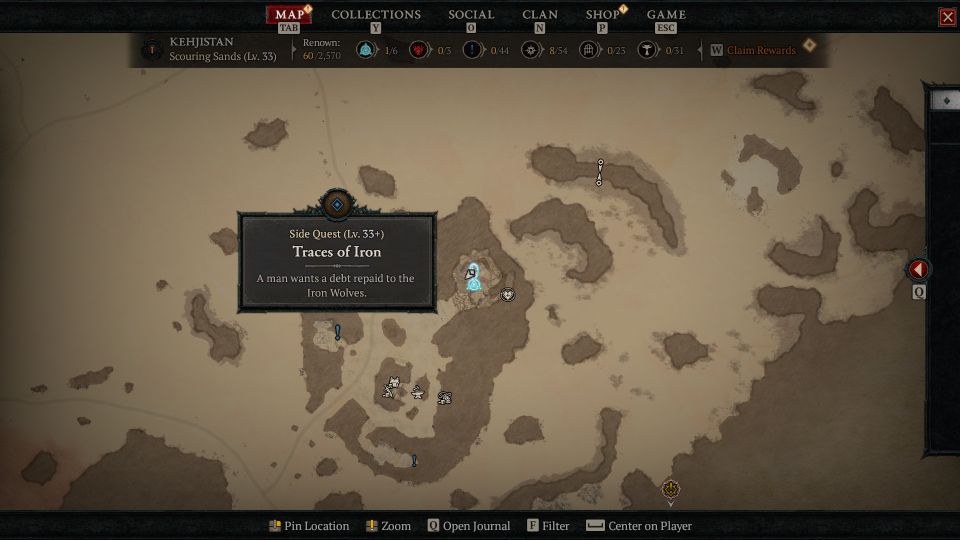Claim Rewards for Kehjistan renown
The image size is (960, 540).
tap(761, 50)
